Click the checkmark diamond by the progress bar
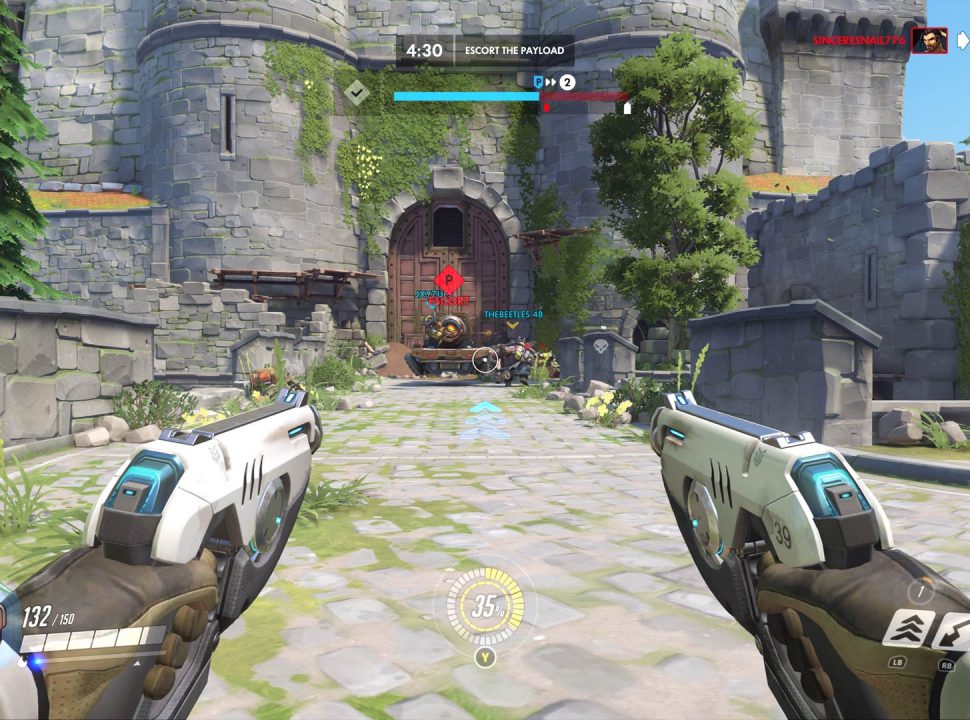The height and width of the screenshot is (720, 970). tap(357, 92)
